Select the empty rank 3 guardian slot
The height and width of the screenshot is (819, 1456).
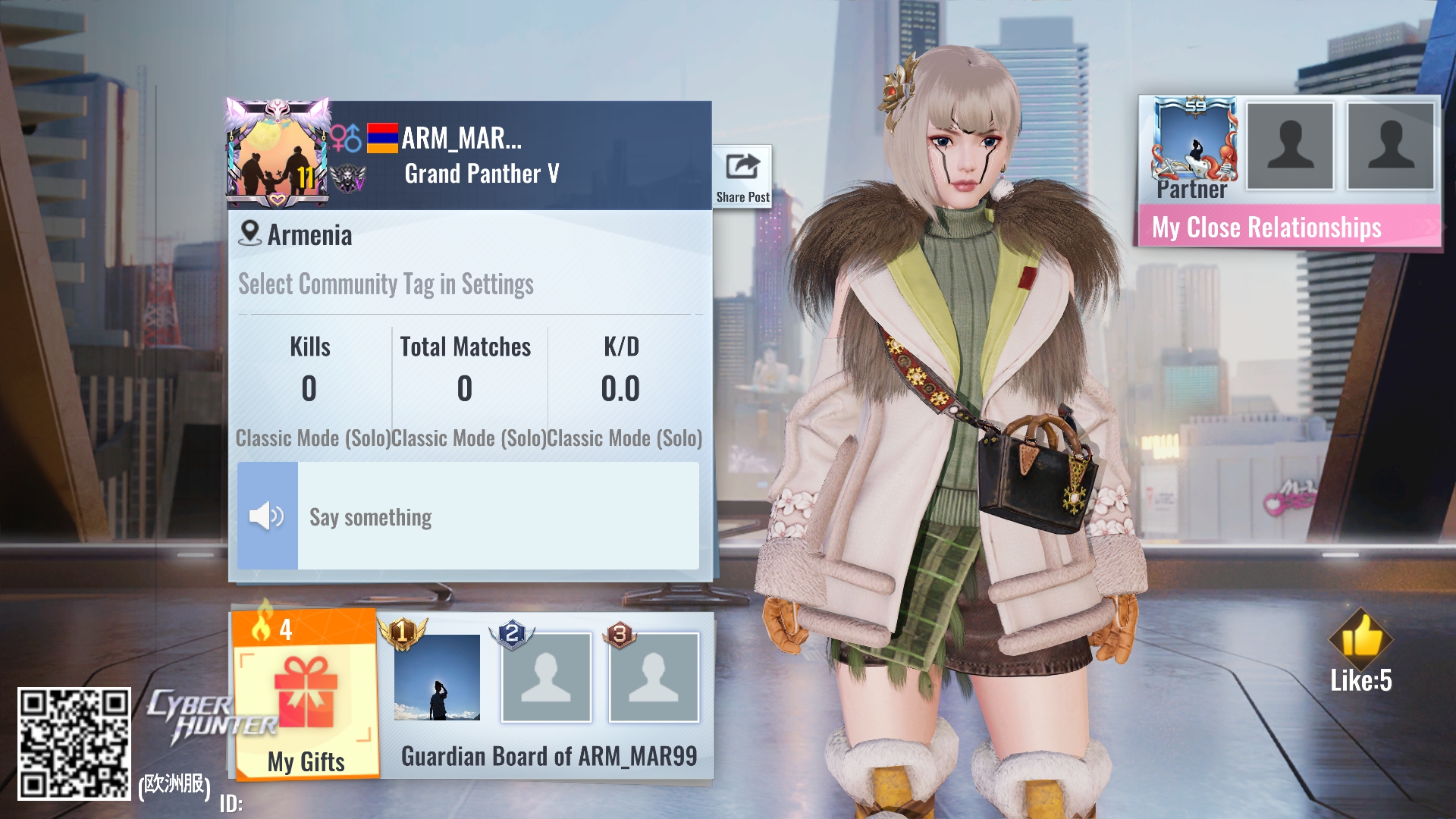pyautogui.click(x=654, y=677)
